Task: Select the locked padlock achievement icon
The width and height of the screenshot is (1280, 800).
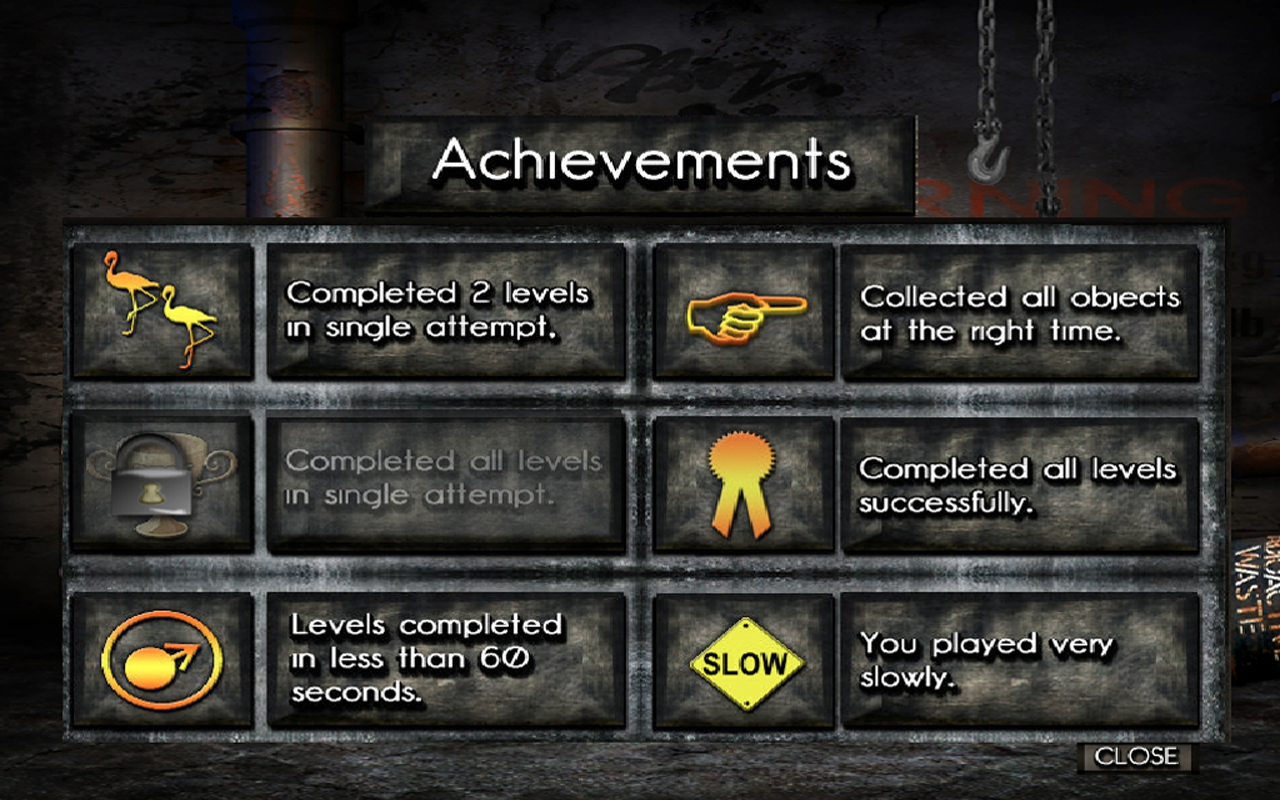Action: (160, 485)
